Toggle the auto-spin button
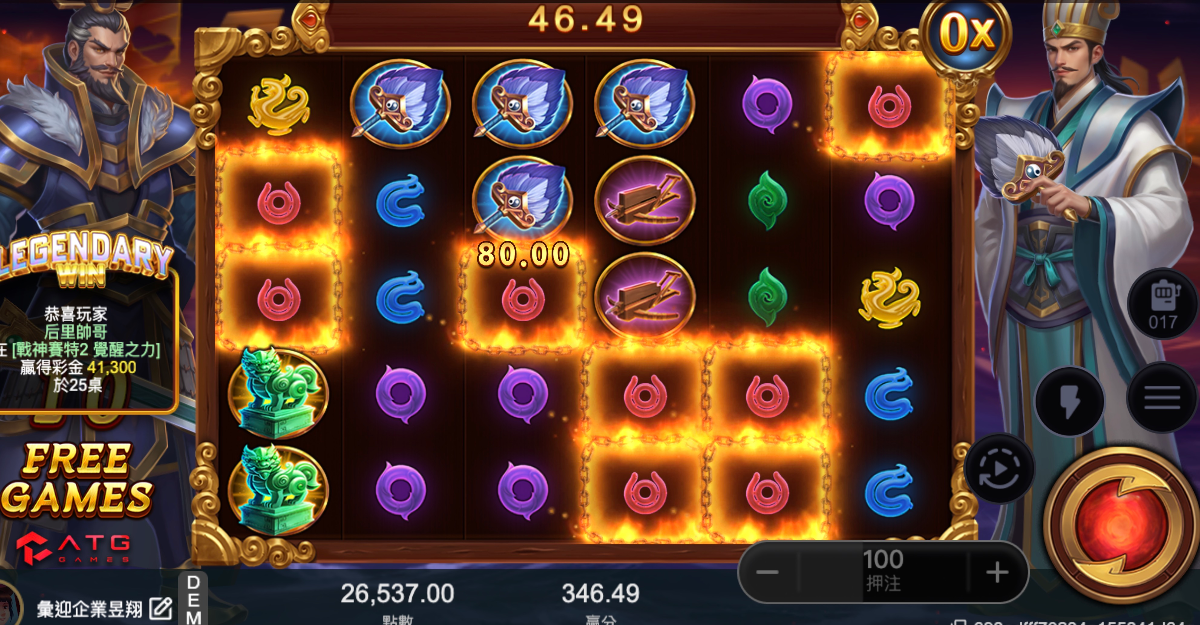This screenshot has height=625, width=1200. 999,469
